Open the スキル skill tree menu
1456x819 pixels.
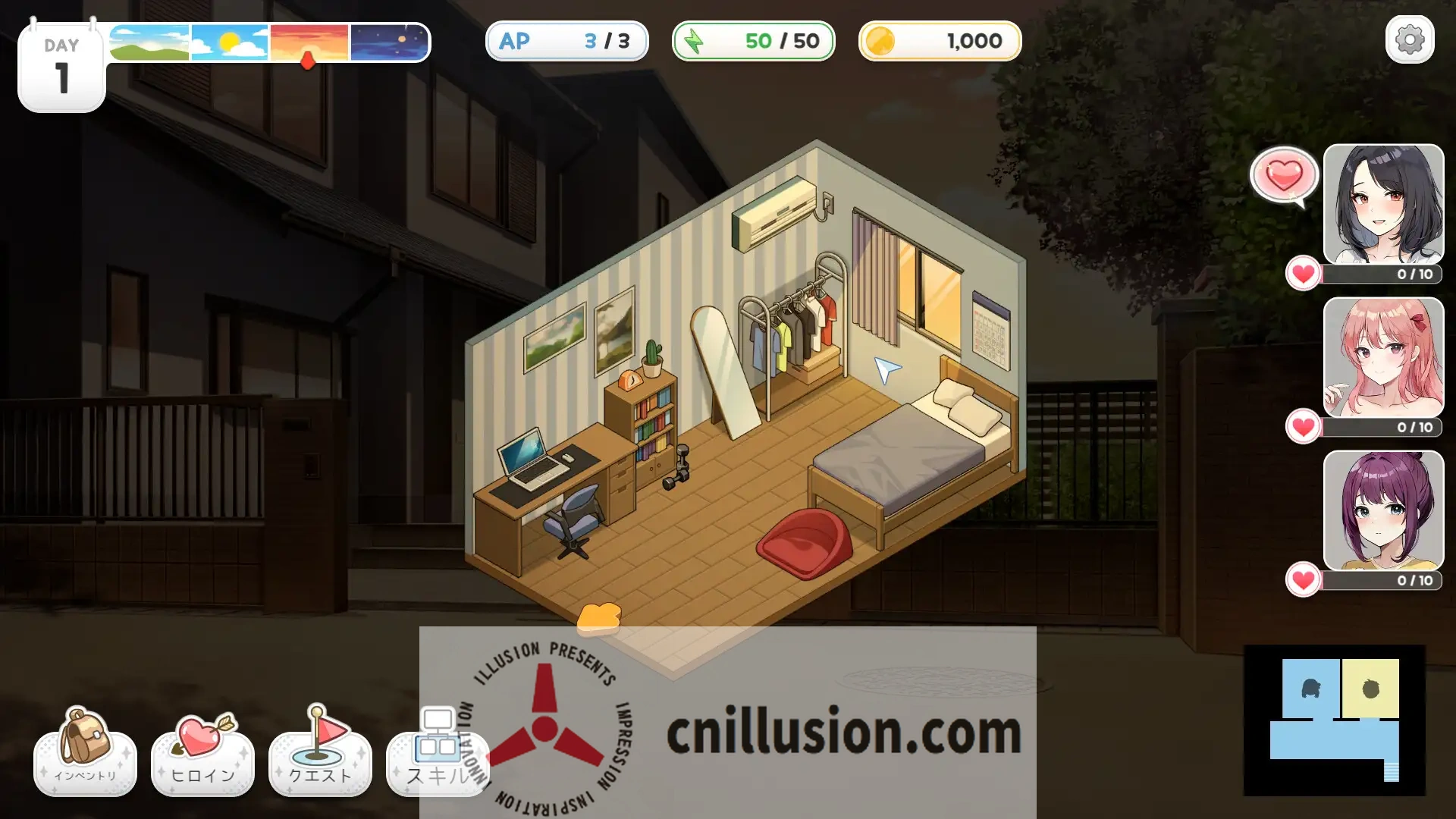pos(437,752)
